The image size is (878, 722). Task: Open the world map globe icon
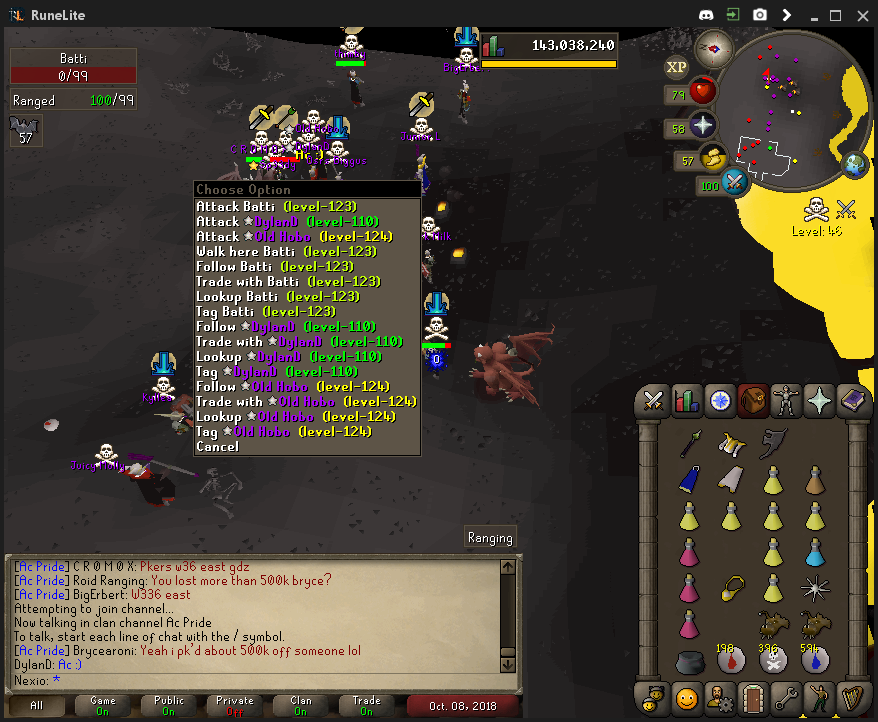pyautogui.click(x=855, y=165)
